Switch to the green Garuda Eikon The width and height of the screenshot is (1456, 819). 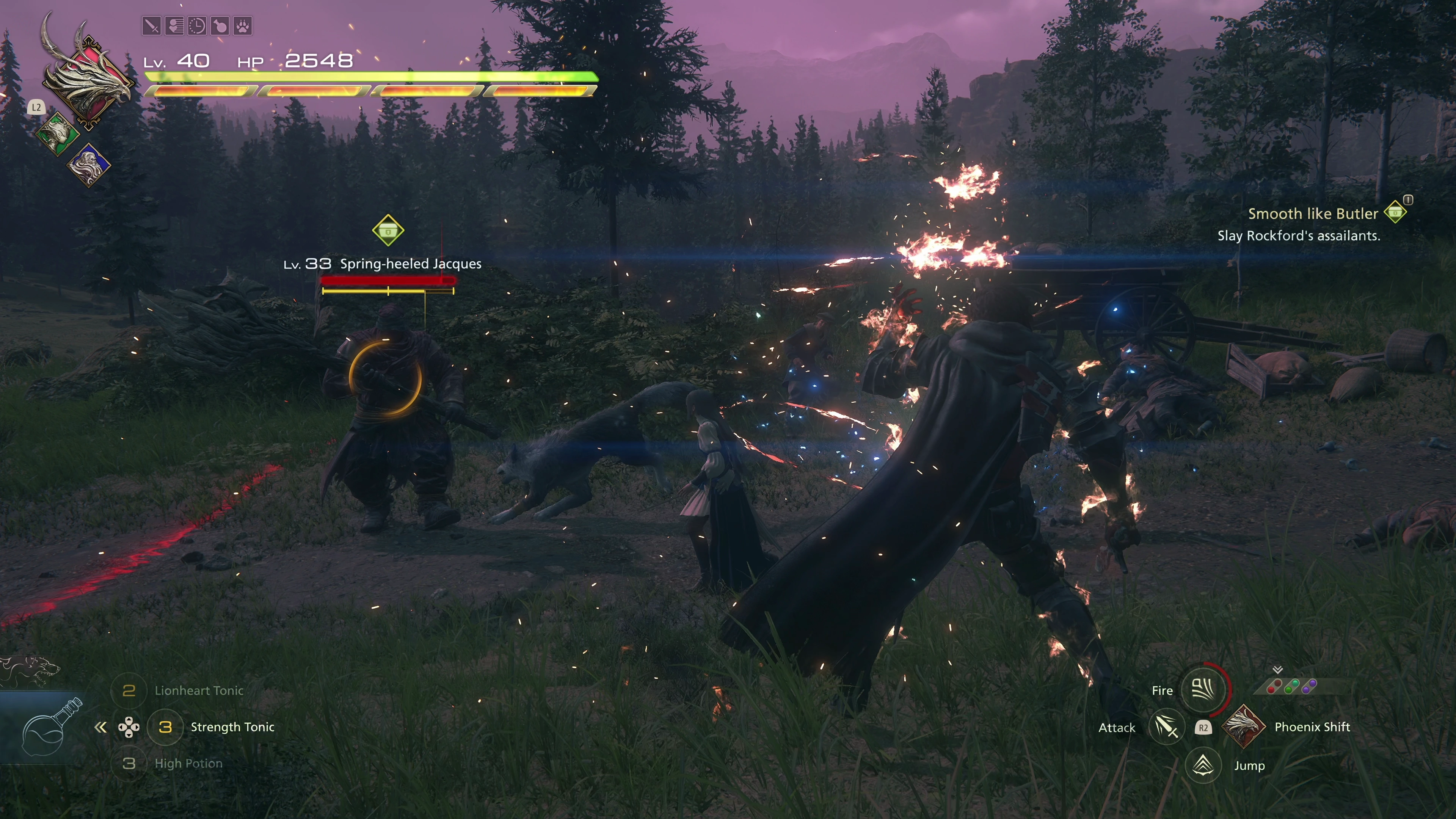point(57,133)
